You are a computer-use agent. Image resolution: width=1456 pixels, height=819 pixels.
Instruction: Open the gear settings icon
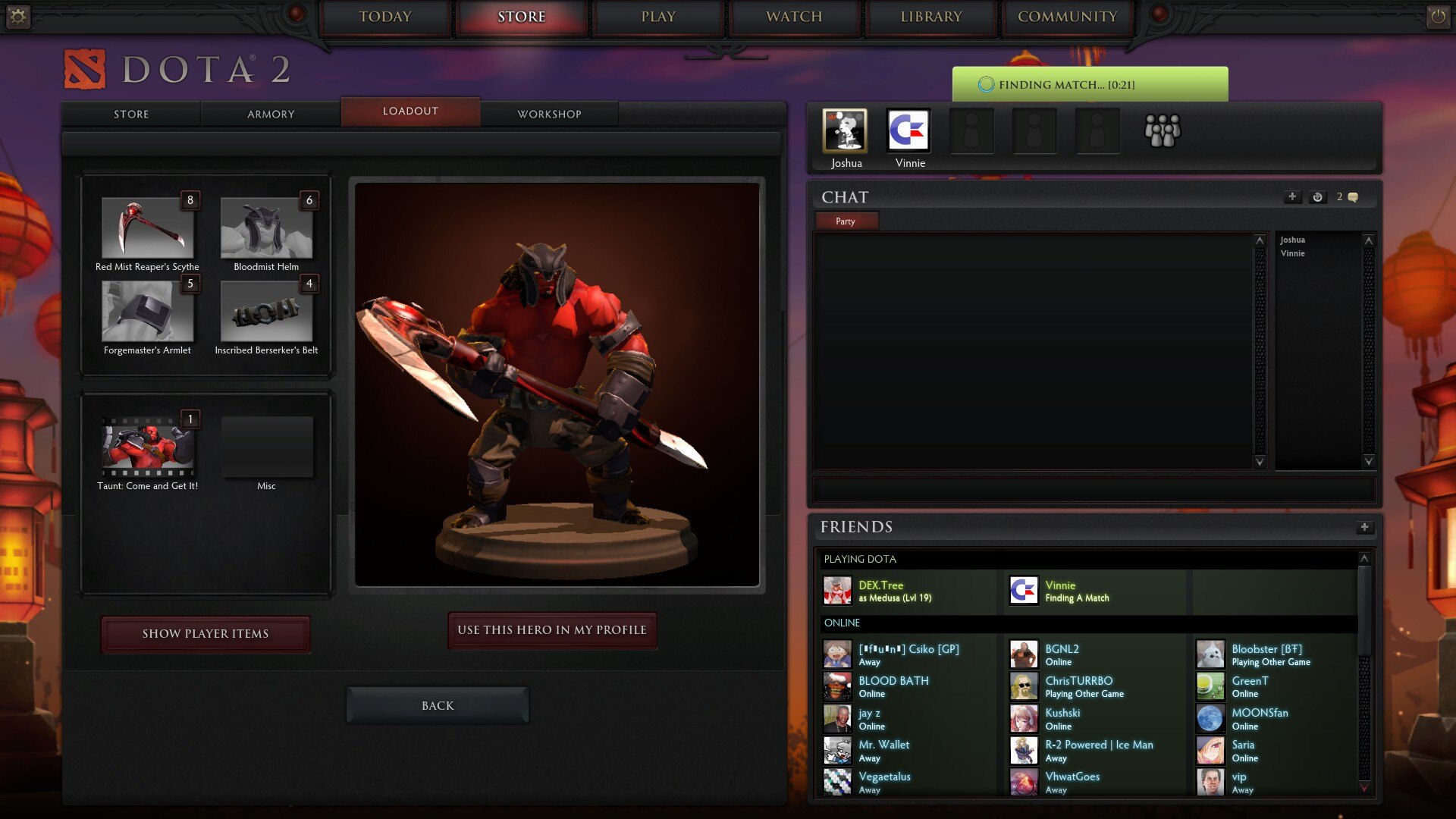coord(18,17)
